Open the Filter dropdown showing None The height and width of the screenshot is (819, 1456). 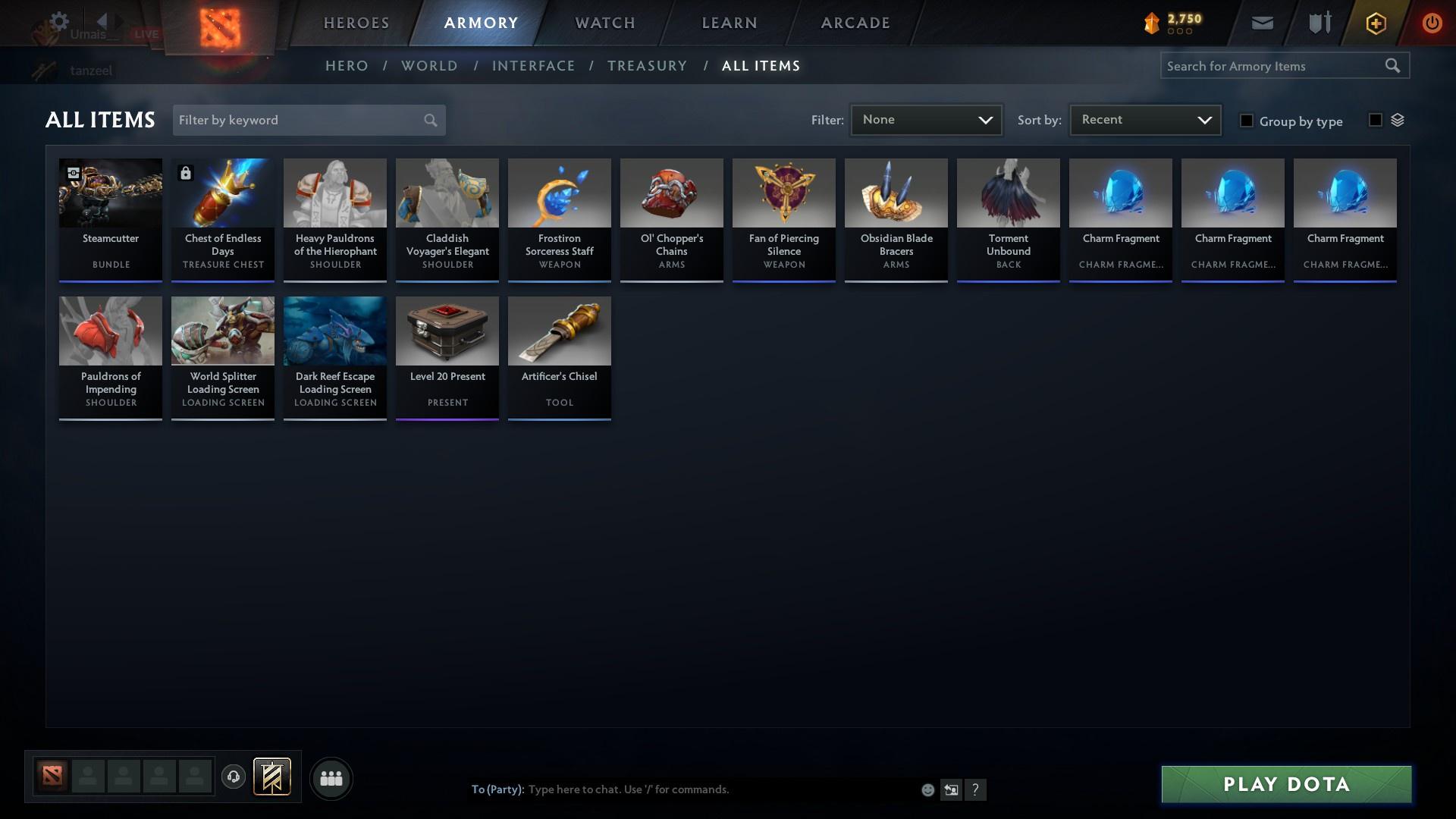pyautogui.click(x=925, y=119)
